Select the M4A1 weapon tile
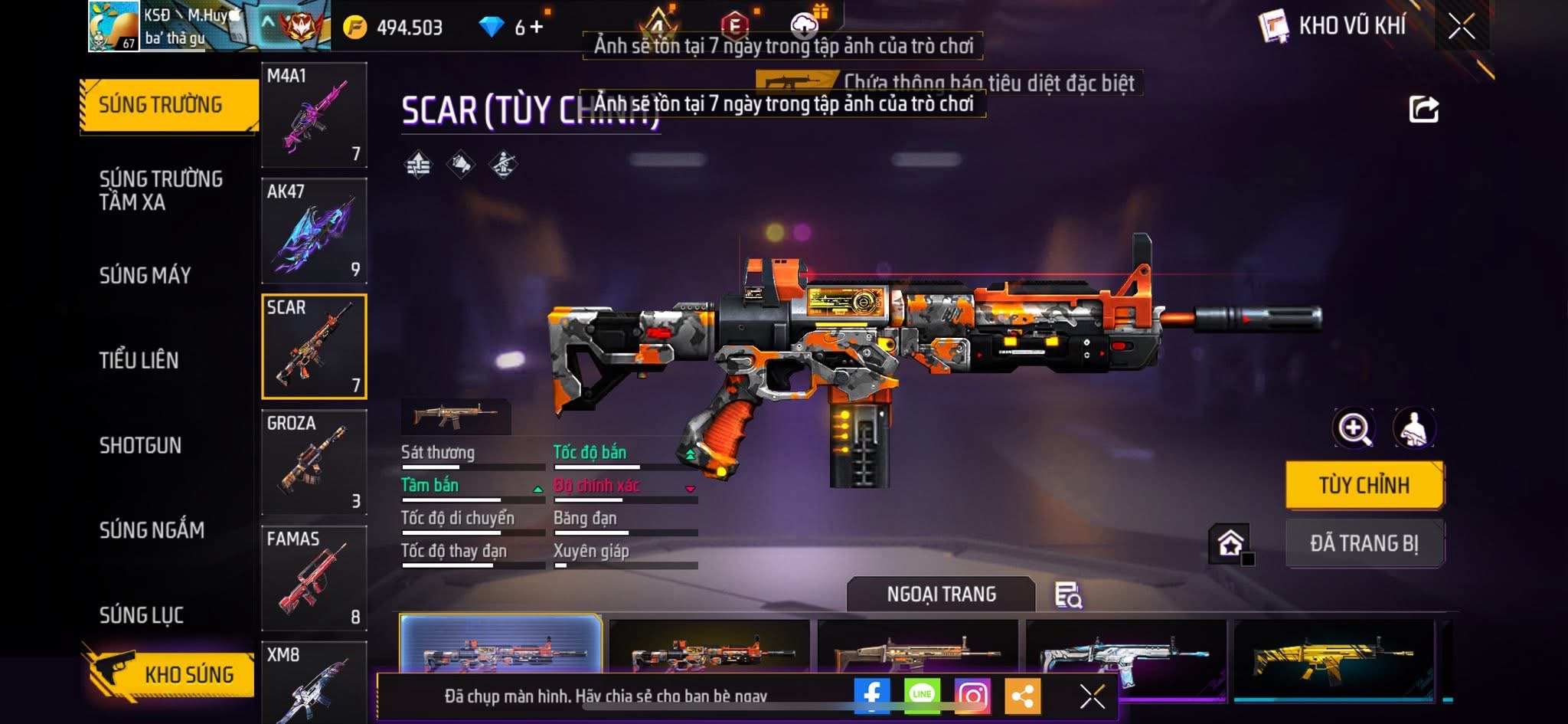 (x=314, y=115)
